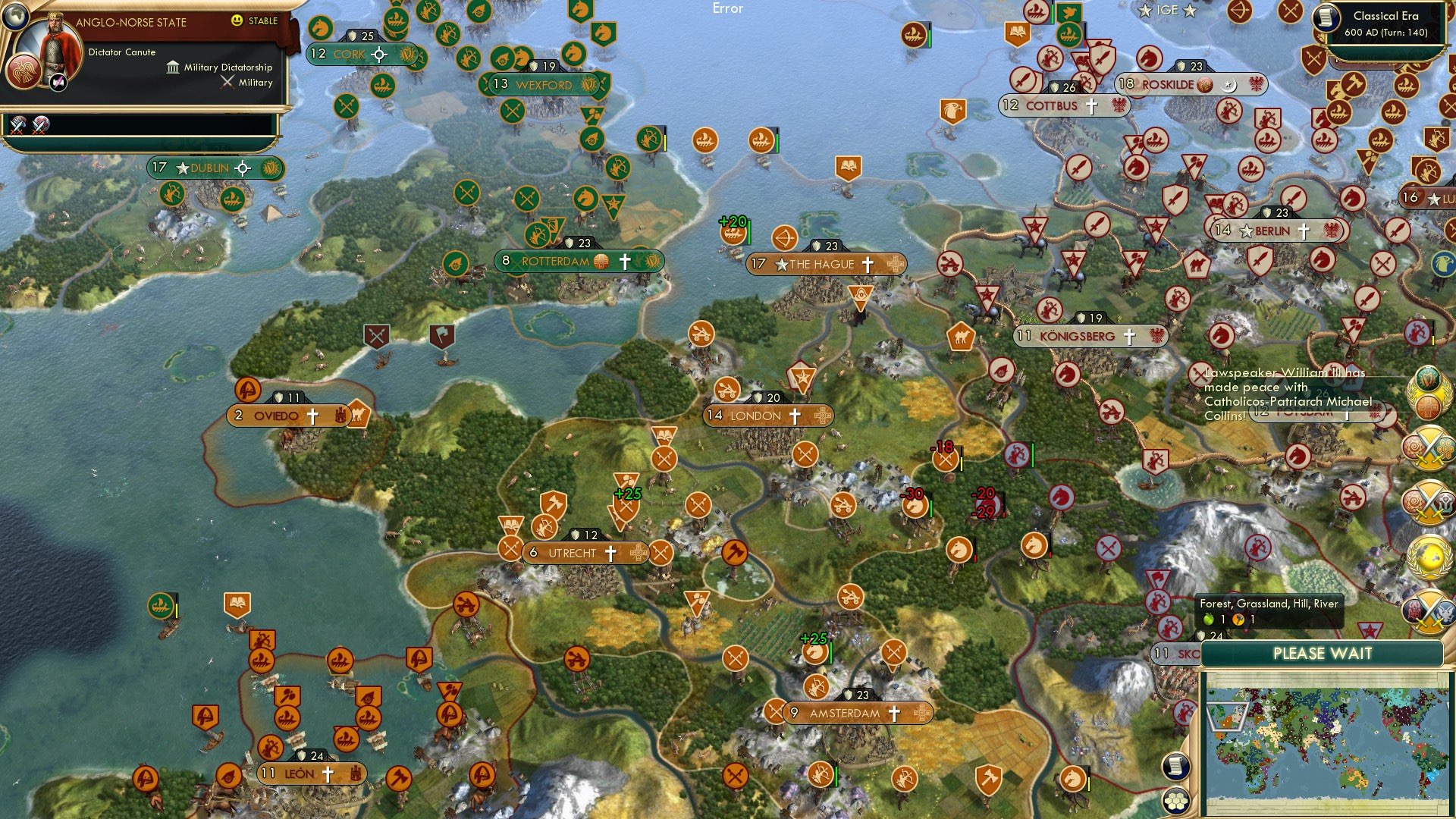Select the Dublin city banner
The height and width of the screenshot is (819, 1456).
coord(209,168)
